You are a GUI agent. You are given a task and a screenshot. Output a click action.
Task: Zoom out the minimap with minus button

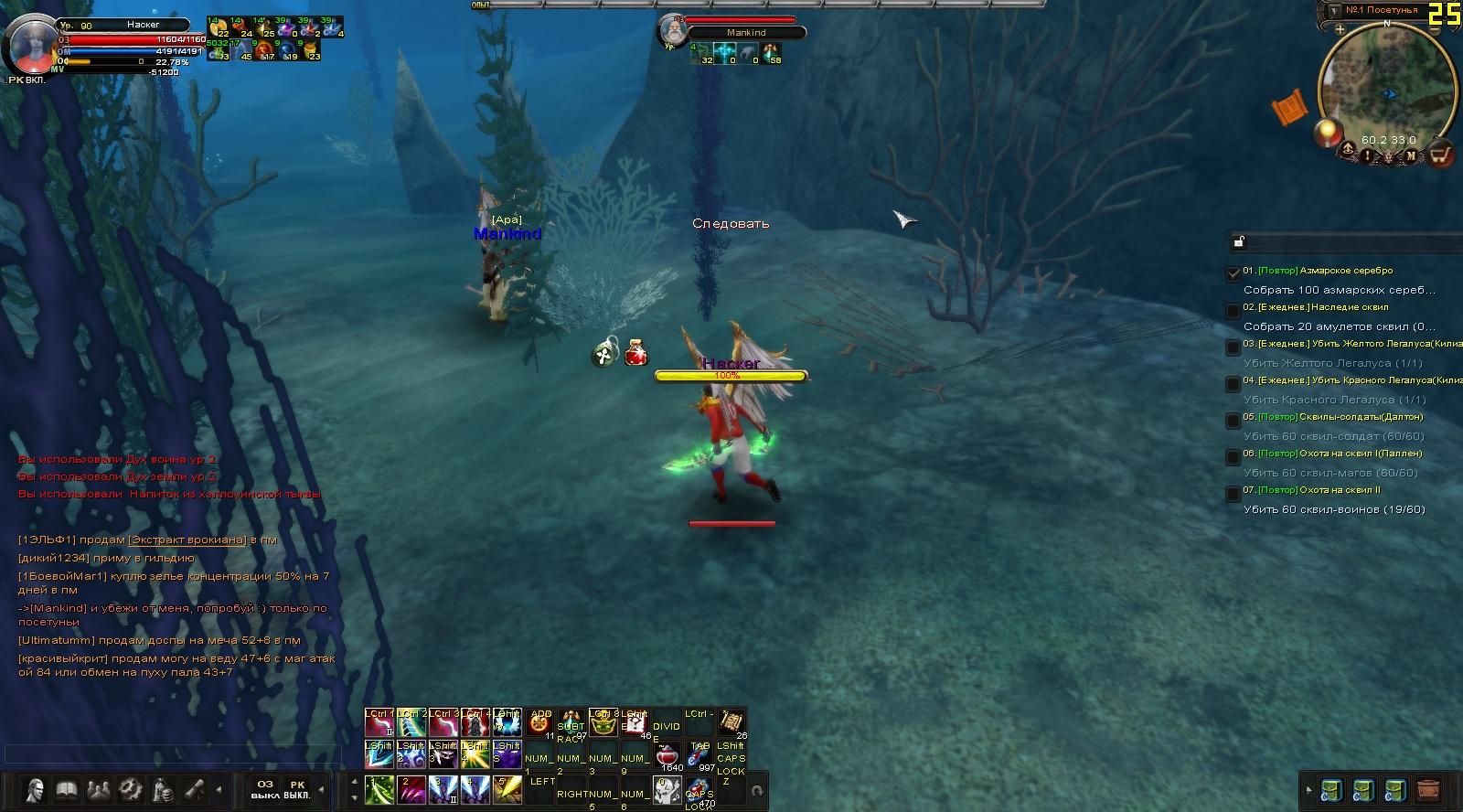pyautogui.click(x=1436, y=29)
